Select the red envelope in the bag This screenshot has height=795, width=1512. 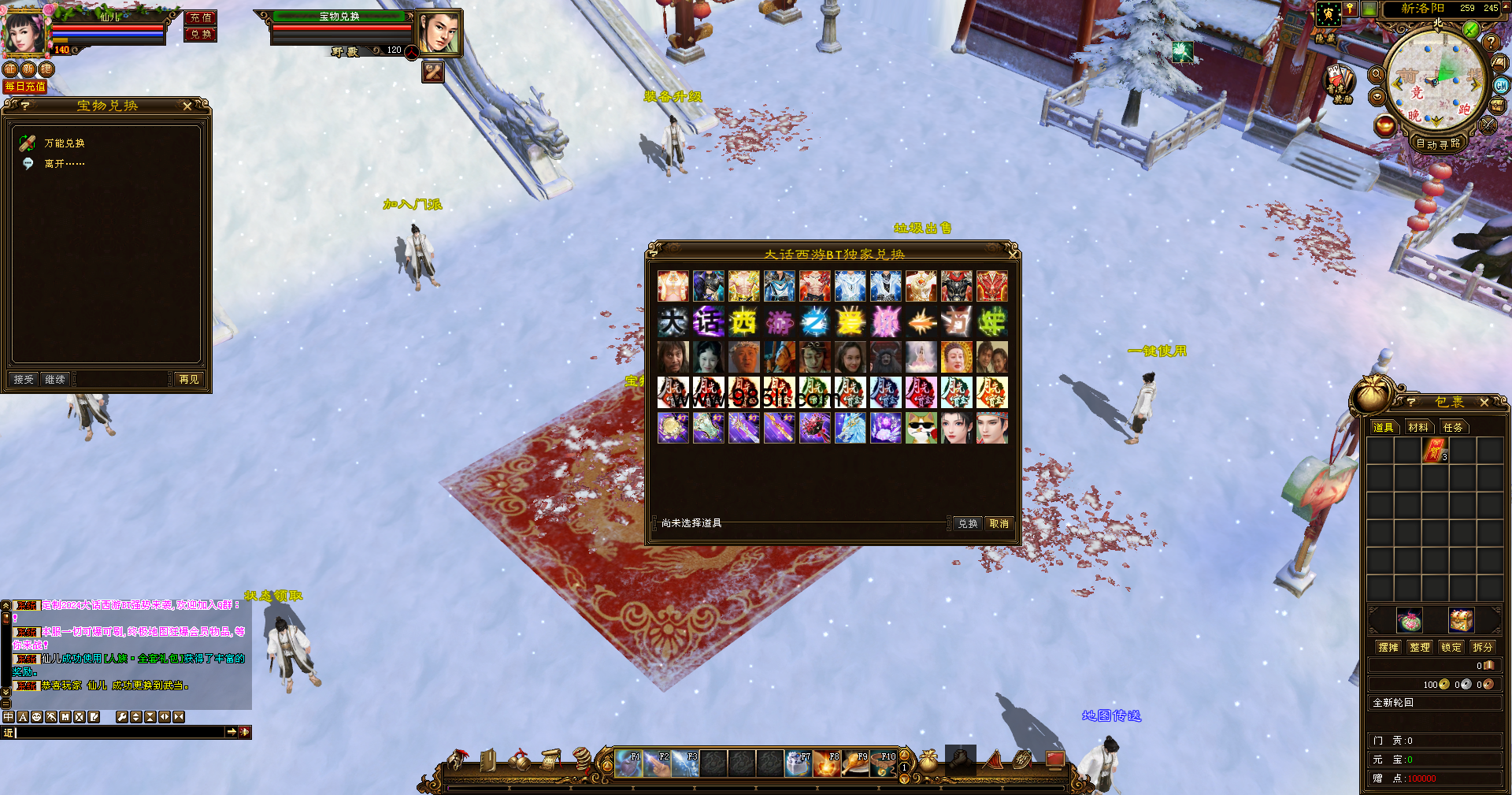[x=1436, y=451]
